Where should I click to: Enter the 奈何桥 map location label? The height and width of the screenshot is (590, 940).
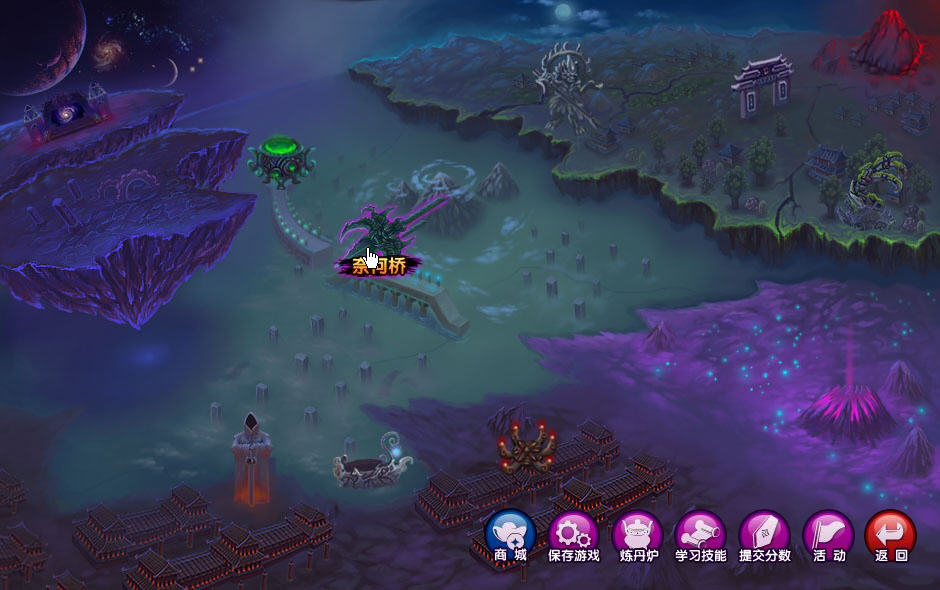click(378, 266)
